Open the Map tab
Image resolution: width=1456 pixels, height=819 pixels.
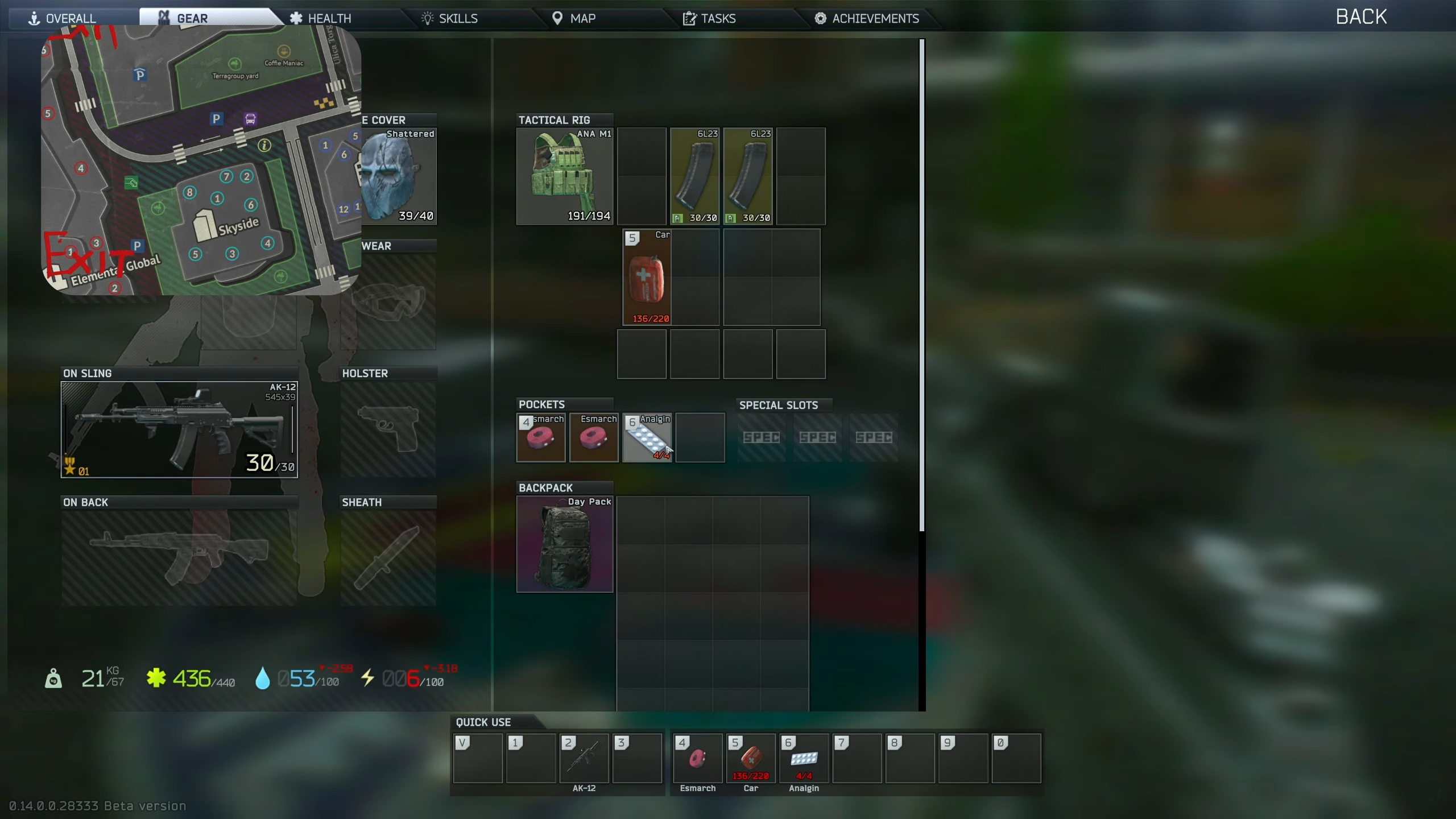pyautogui.click(x=574, y=18)
